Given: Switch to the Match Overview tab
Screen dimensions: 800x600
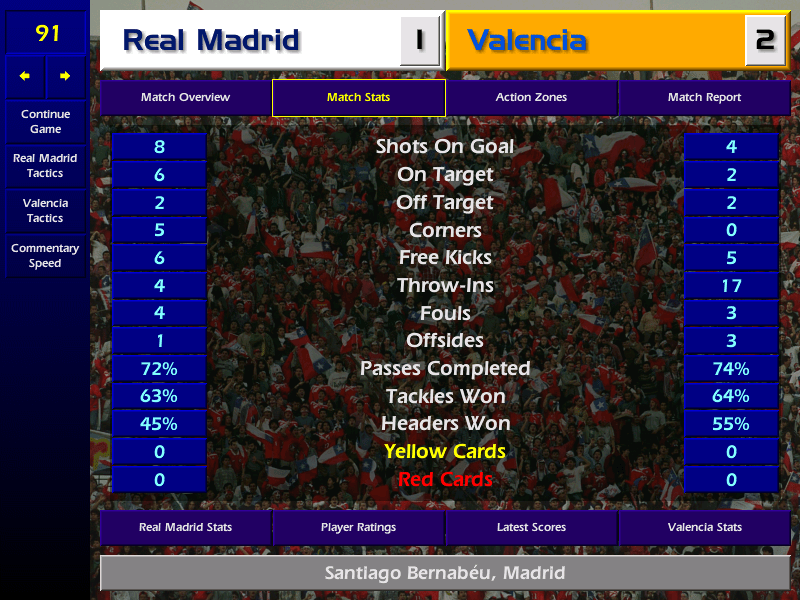Looking at the screenshot, I should pos(185,97).
